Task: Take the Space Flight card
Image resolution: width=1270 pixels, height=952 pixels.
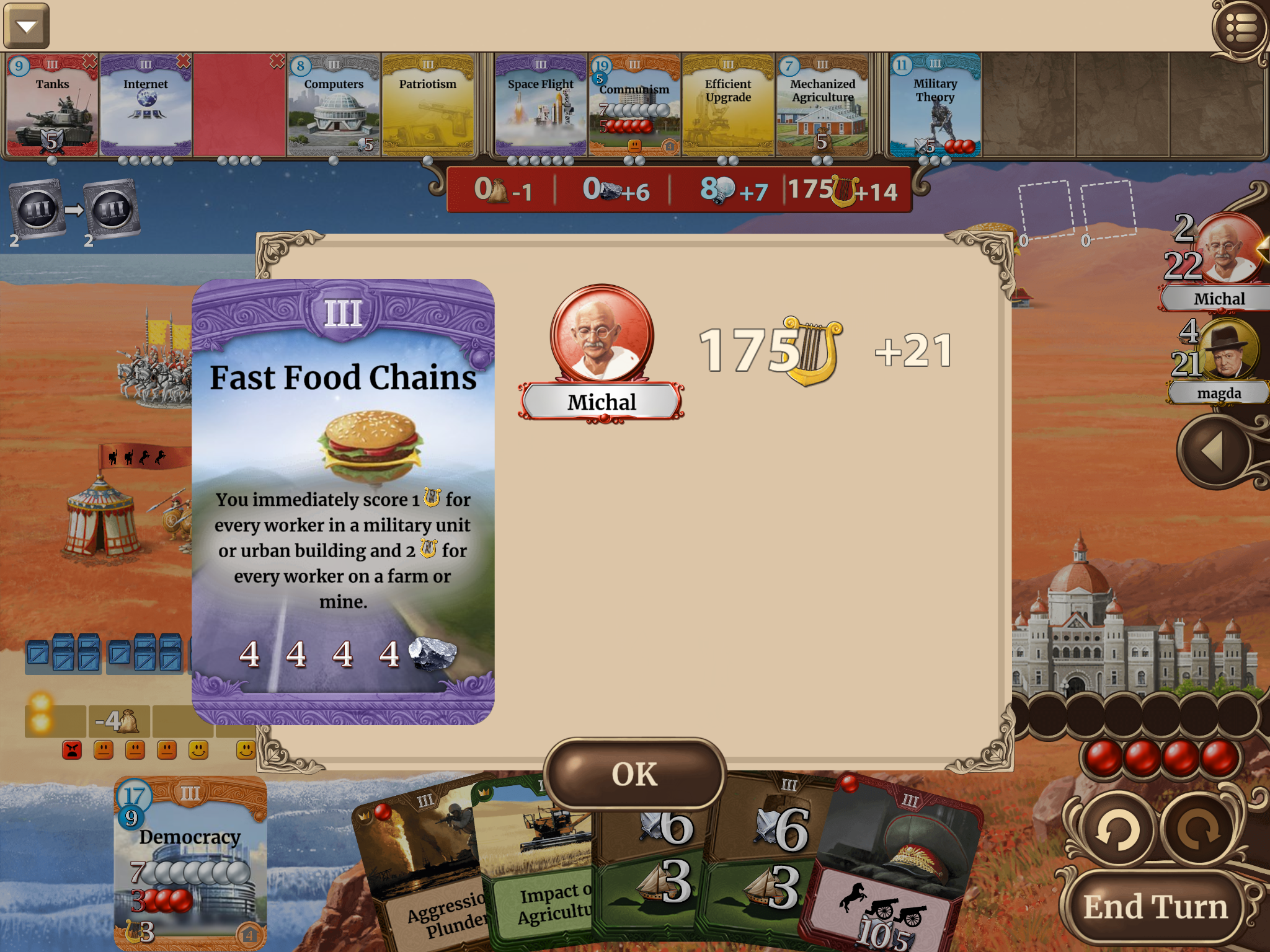Action: click(540, 105)
